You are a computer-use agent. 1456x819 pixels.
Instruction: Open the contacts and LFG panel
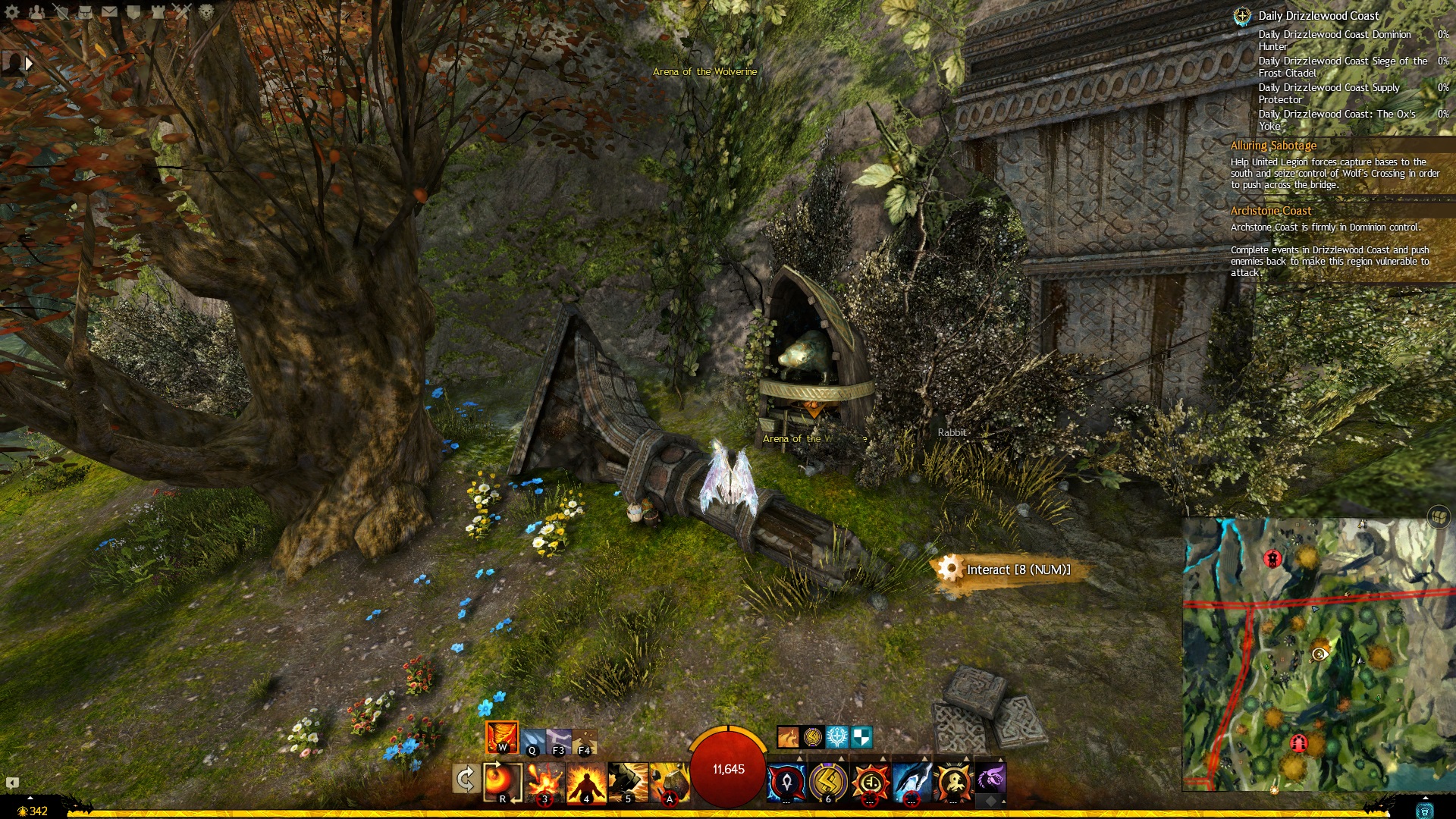click(x=36, y=11)
